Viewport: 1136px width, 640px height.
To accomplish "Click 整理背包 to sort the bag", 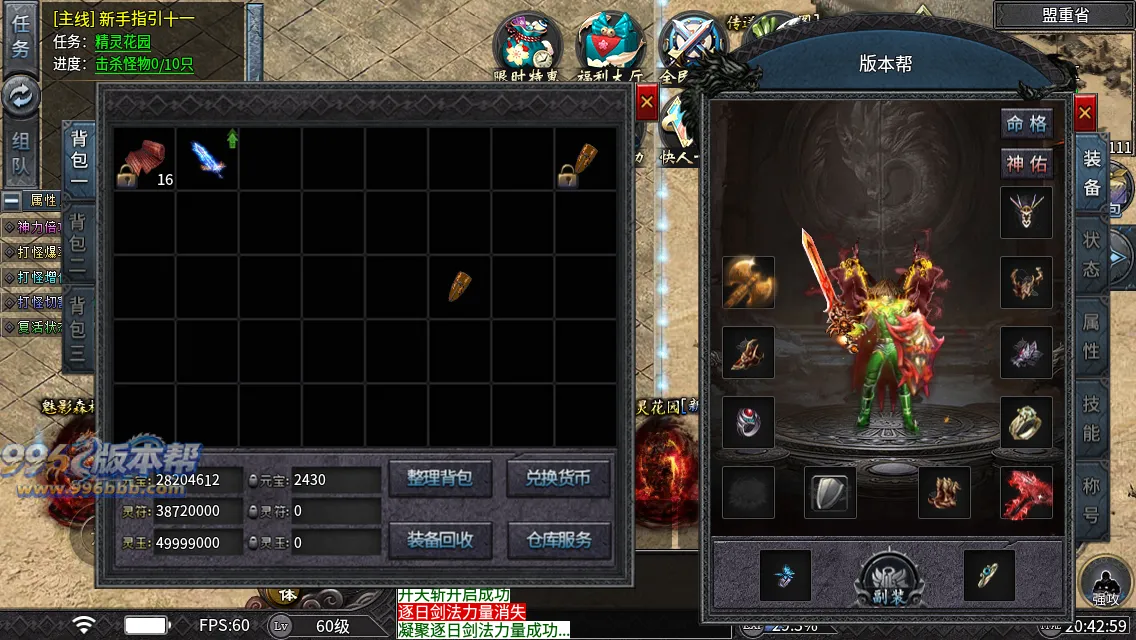I will [440, 478].
